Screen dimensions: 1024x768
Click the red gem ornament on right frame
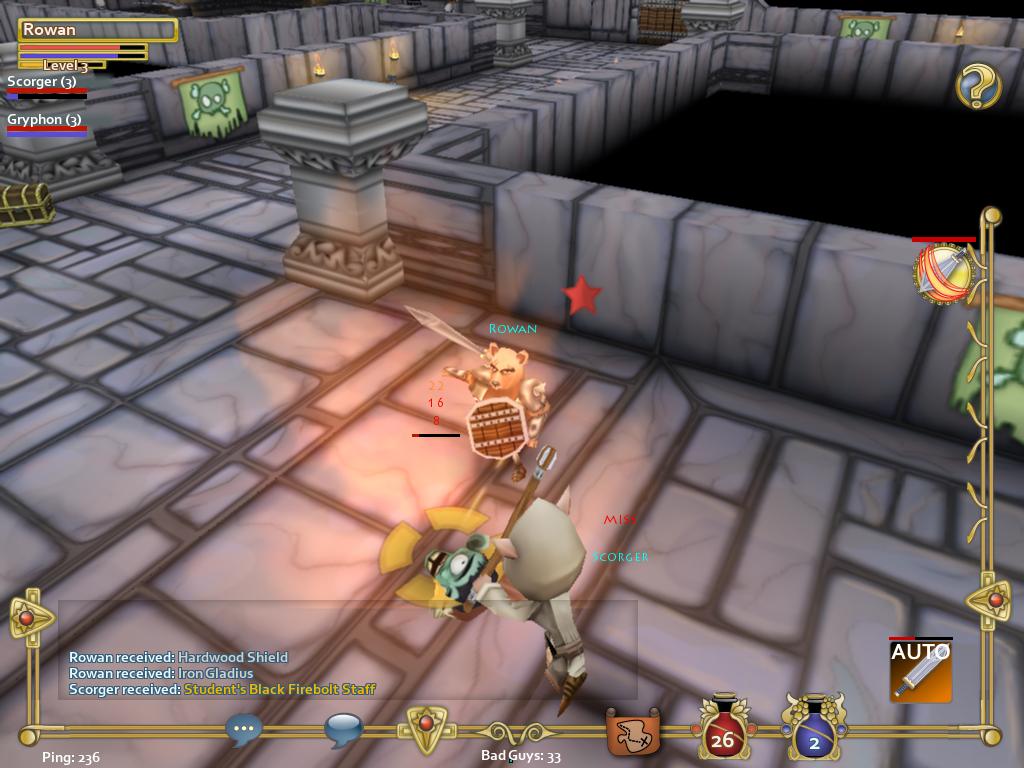tap(993, 600)
